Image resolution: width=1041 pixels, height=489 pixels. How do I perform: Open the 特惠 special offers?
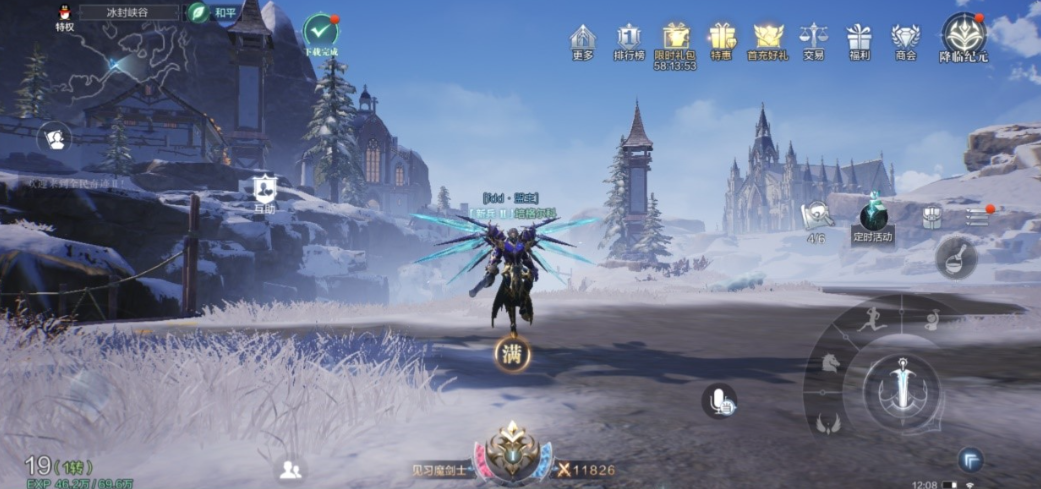coord(721,39)
